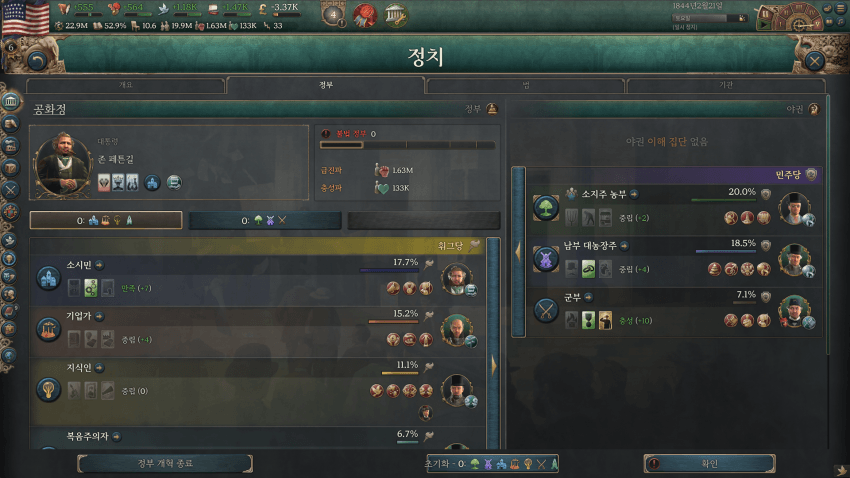Screen dimensions: 850x478
Task: Close the 정치 panel with the X
Action: pos(815,60)
